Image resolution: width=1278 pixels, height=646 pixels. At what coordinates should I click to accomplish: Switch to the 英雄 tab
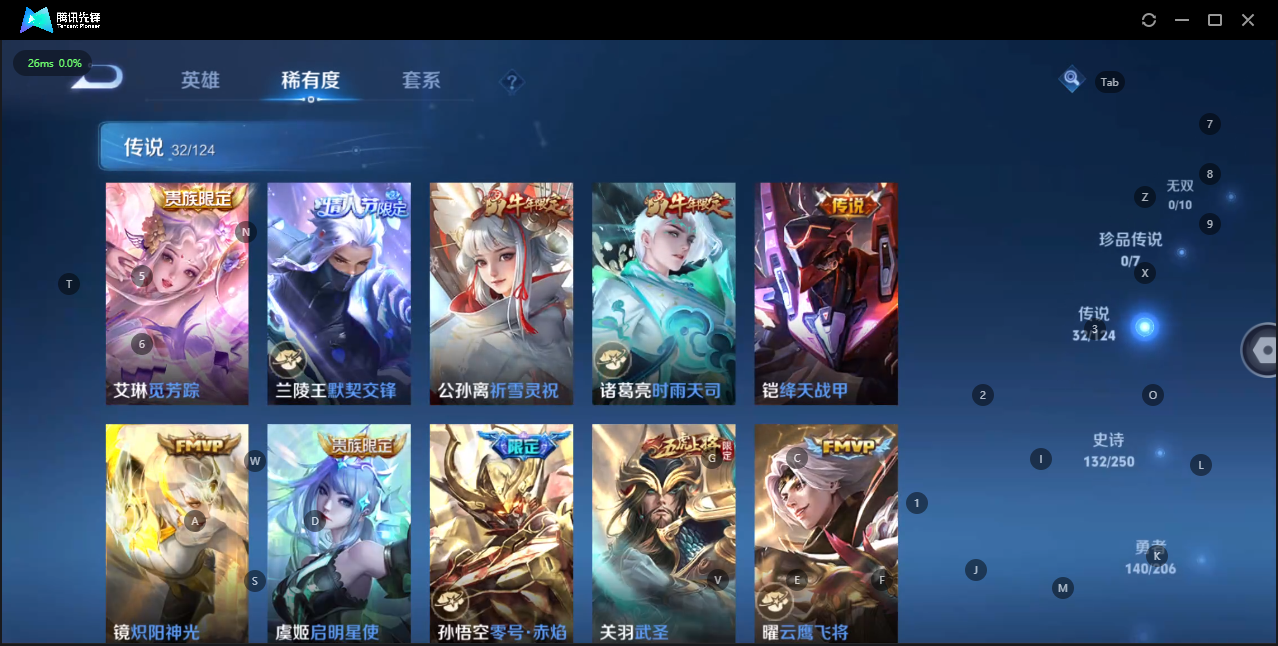click(200, 81)
